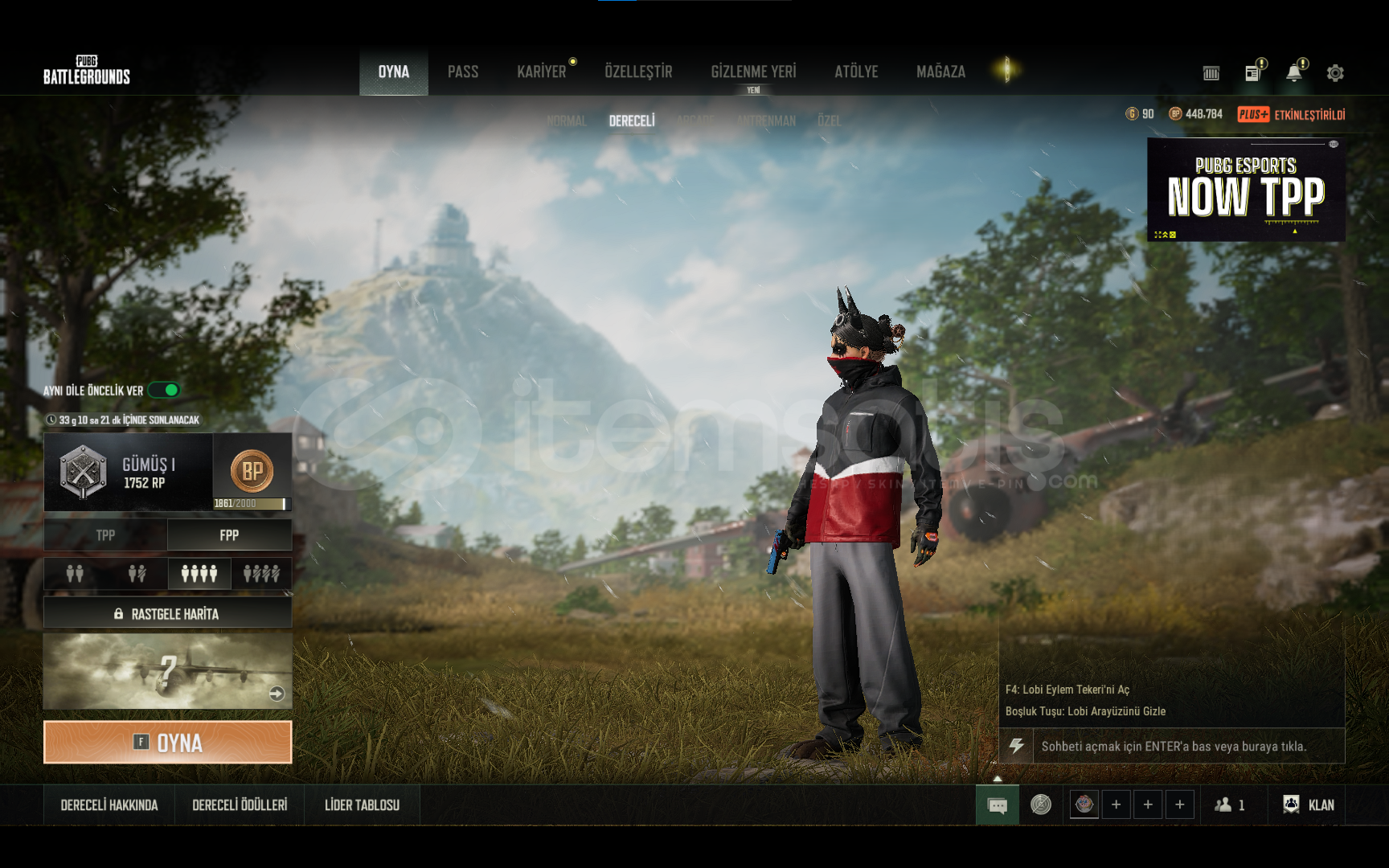
Task: Select the NORMAL game mode
Action: pyautogui.click(x=567, y=121)
